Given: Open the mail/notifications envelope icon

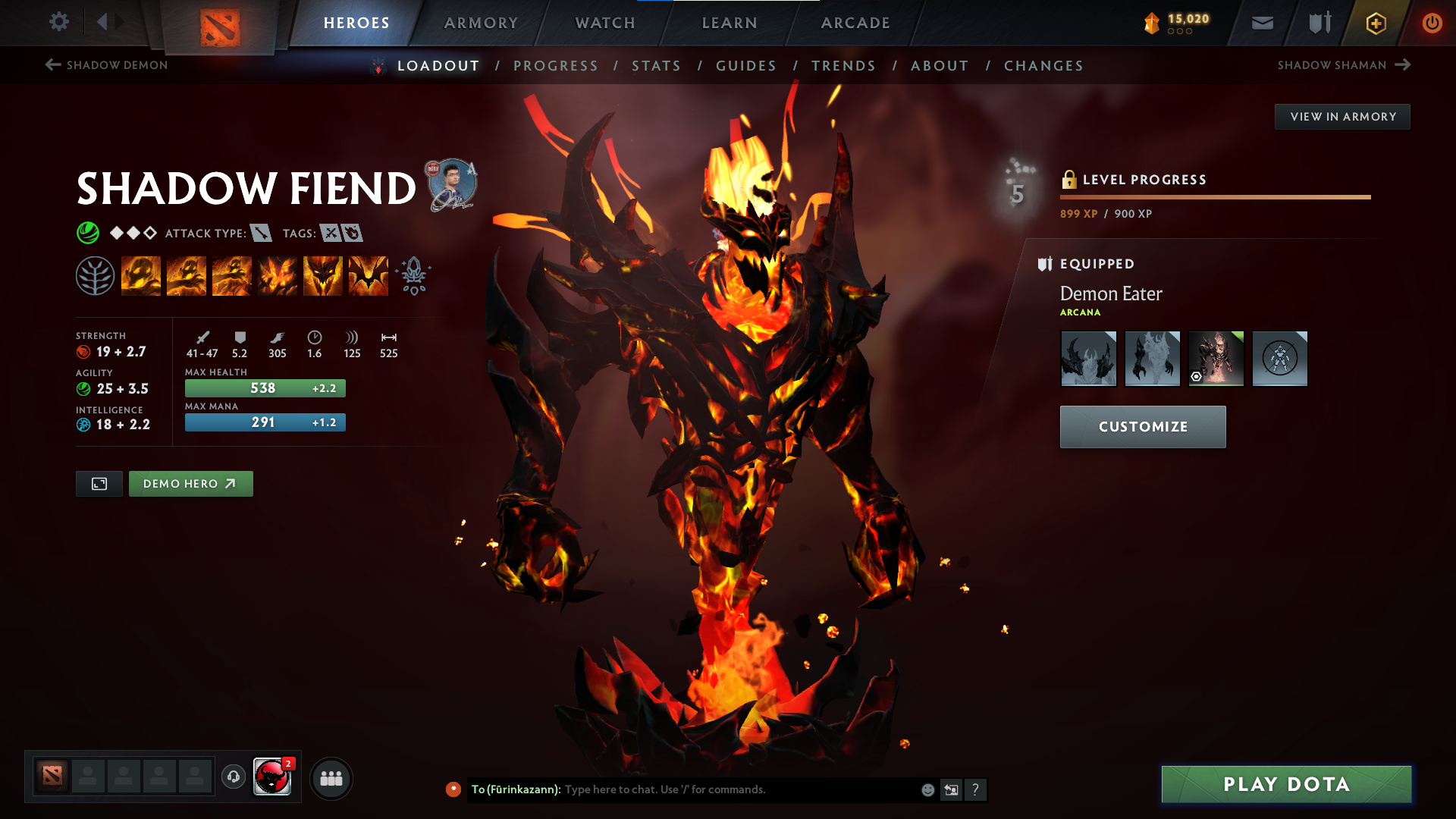Looking at the screenshot, I should (x=1261, y=23).
